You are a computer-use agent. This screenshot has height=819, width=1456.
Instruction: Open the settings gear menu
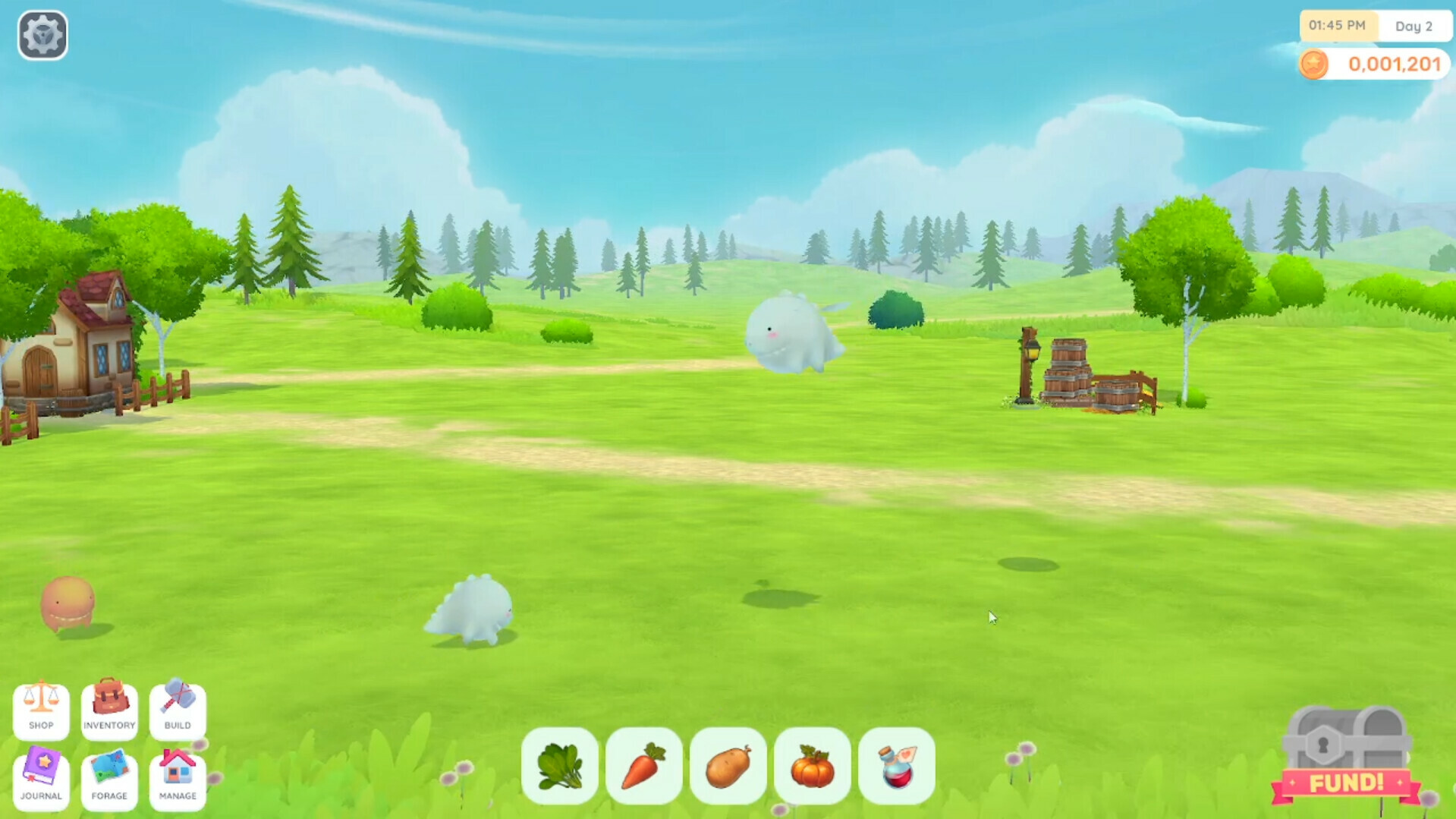pos(42,34)
